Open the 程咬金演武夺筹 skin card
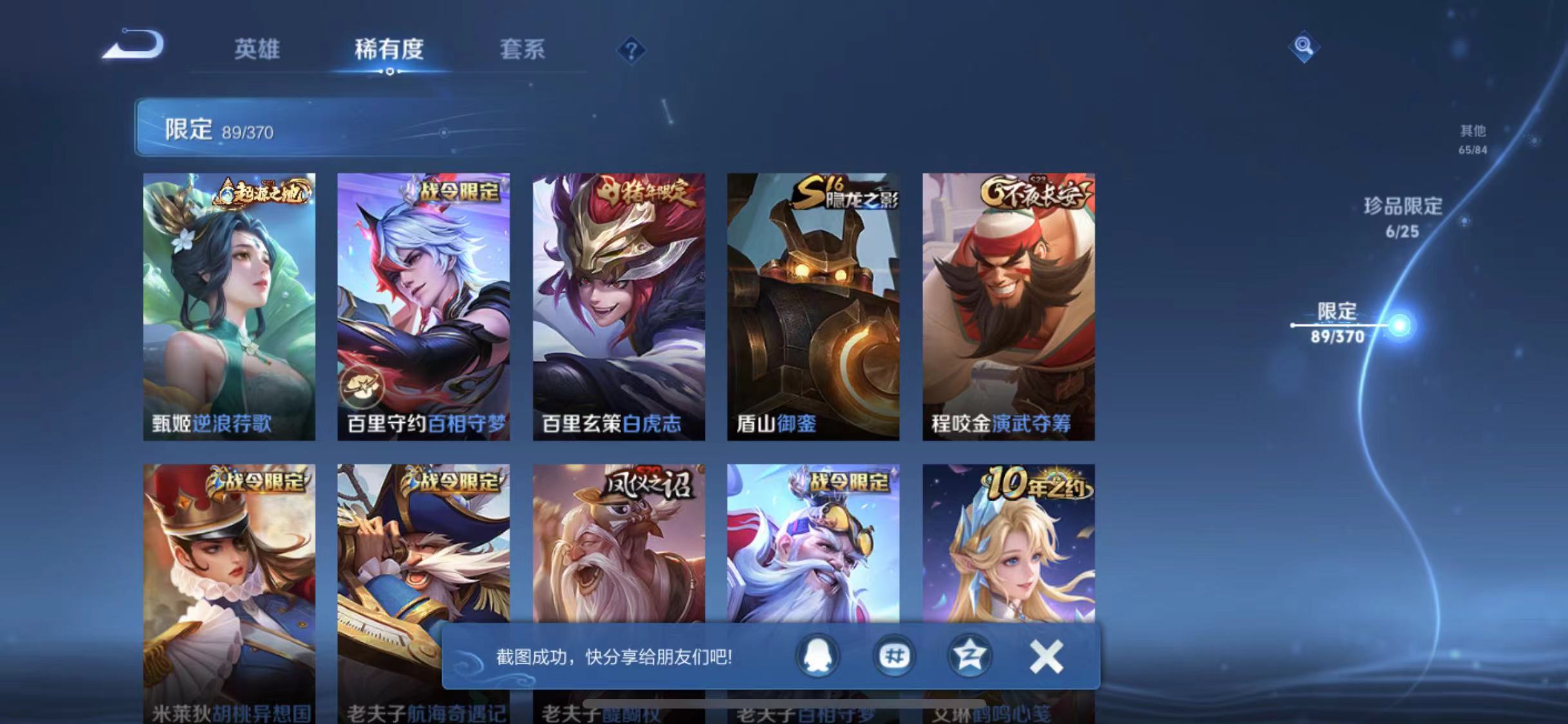 coord(1007,302)
